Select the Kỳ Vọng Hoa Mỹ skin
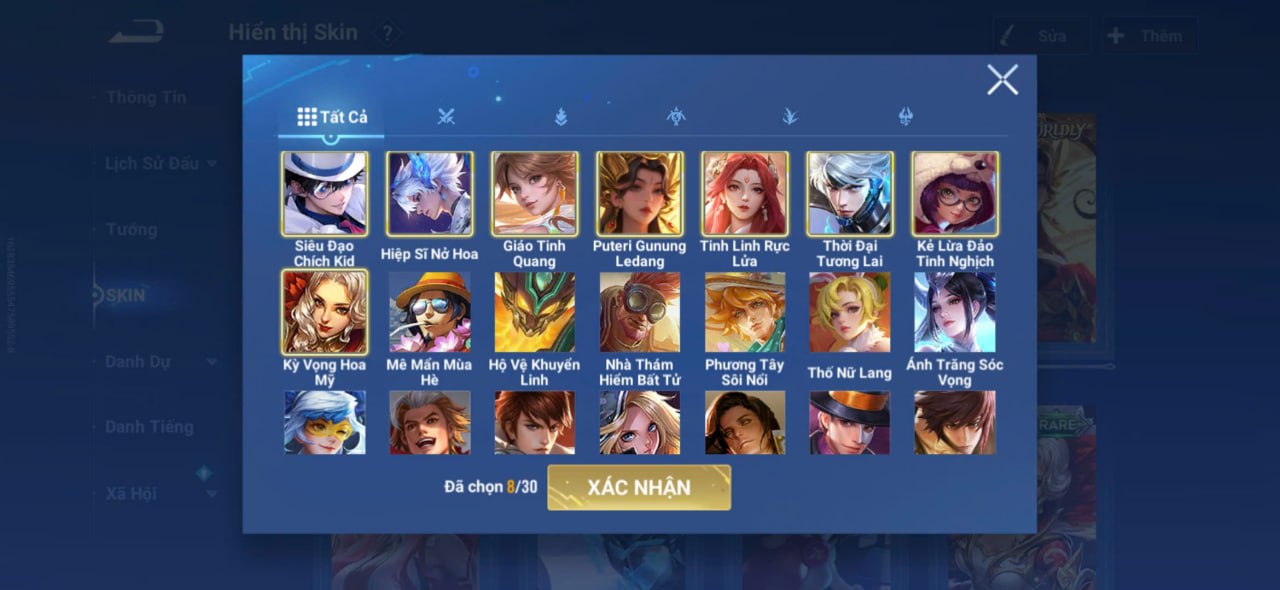The width and height of the screenshot is (1280, 590). [324, 312]
